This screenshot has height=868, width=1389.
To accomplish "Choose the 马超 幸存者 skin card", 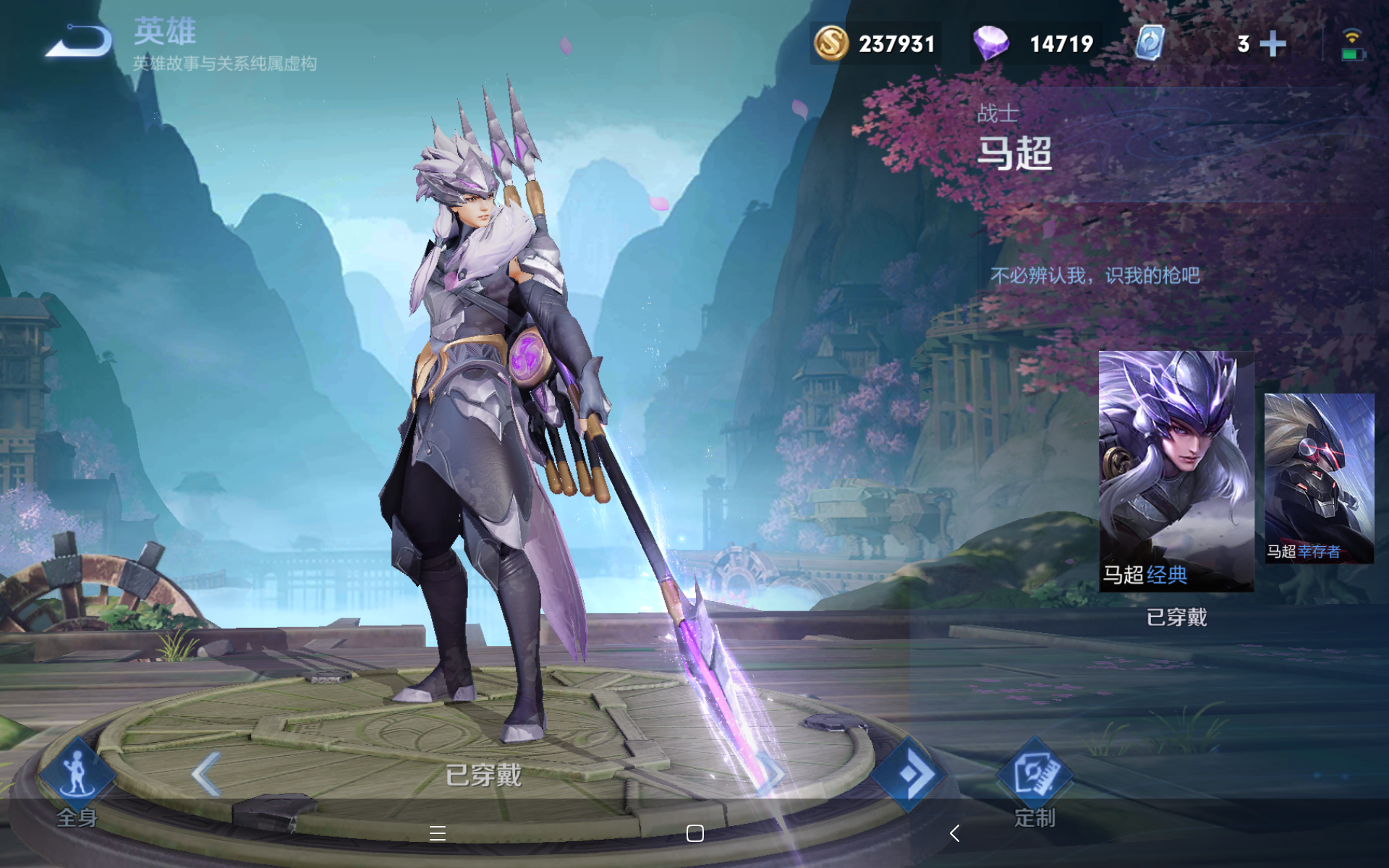I will pyautogui.click(x=1318, y=478).
